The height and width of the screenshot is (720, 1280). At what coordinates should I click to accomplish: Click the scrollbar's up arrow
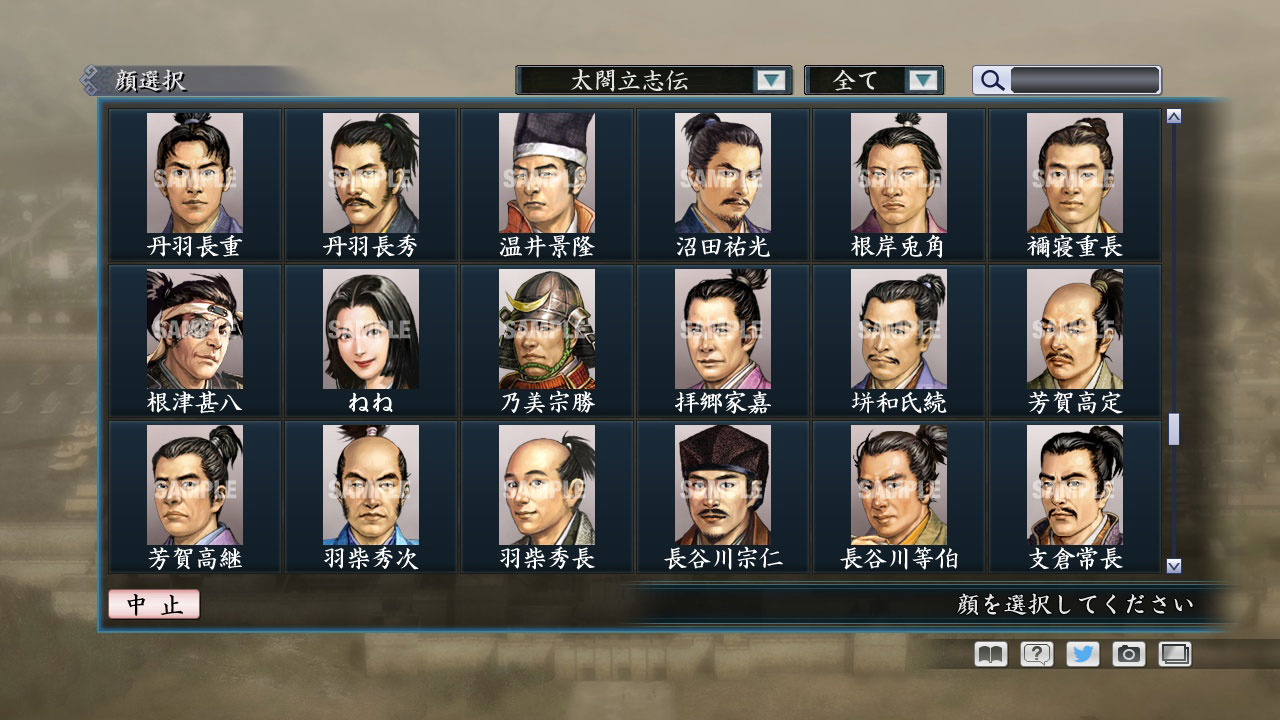1172,114
